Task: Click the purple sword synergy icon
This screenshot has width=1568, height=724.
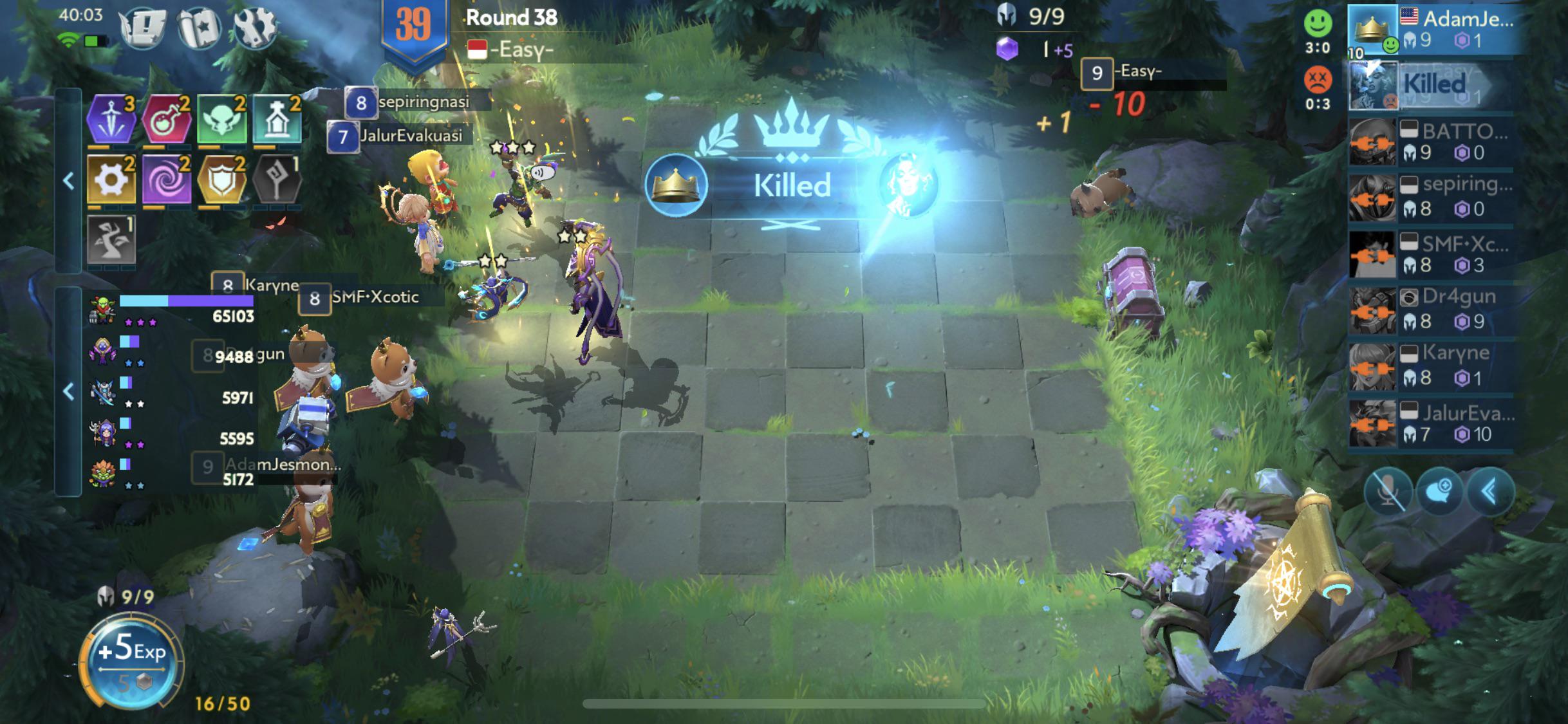Action: (x=111, y=119)
